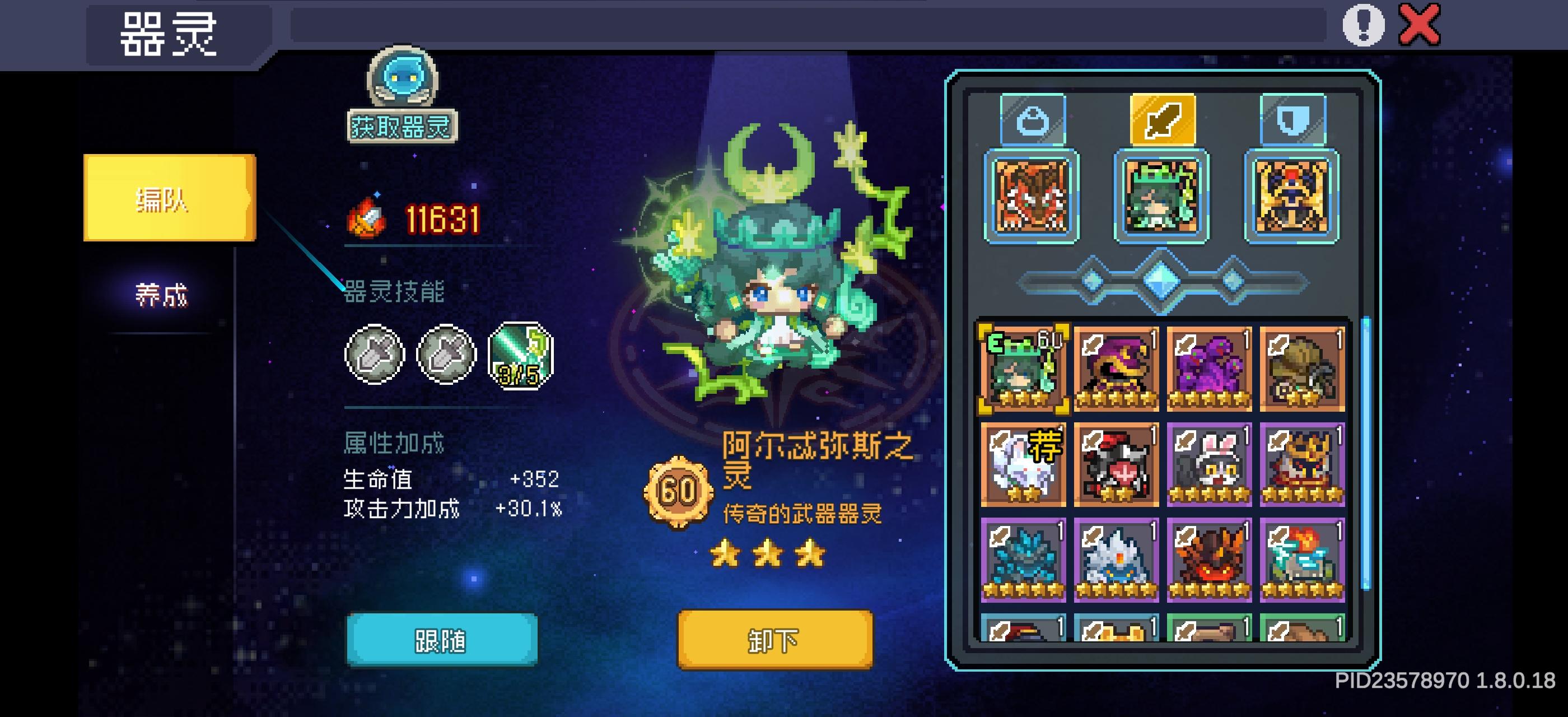Open the green sword skill showing 3/5
Screen dimensions: 1568x717
[x=520, y=356]
